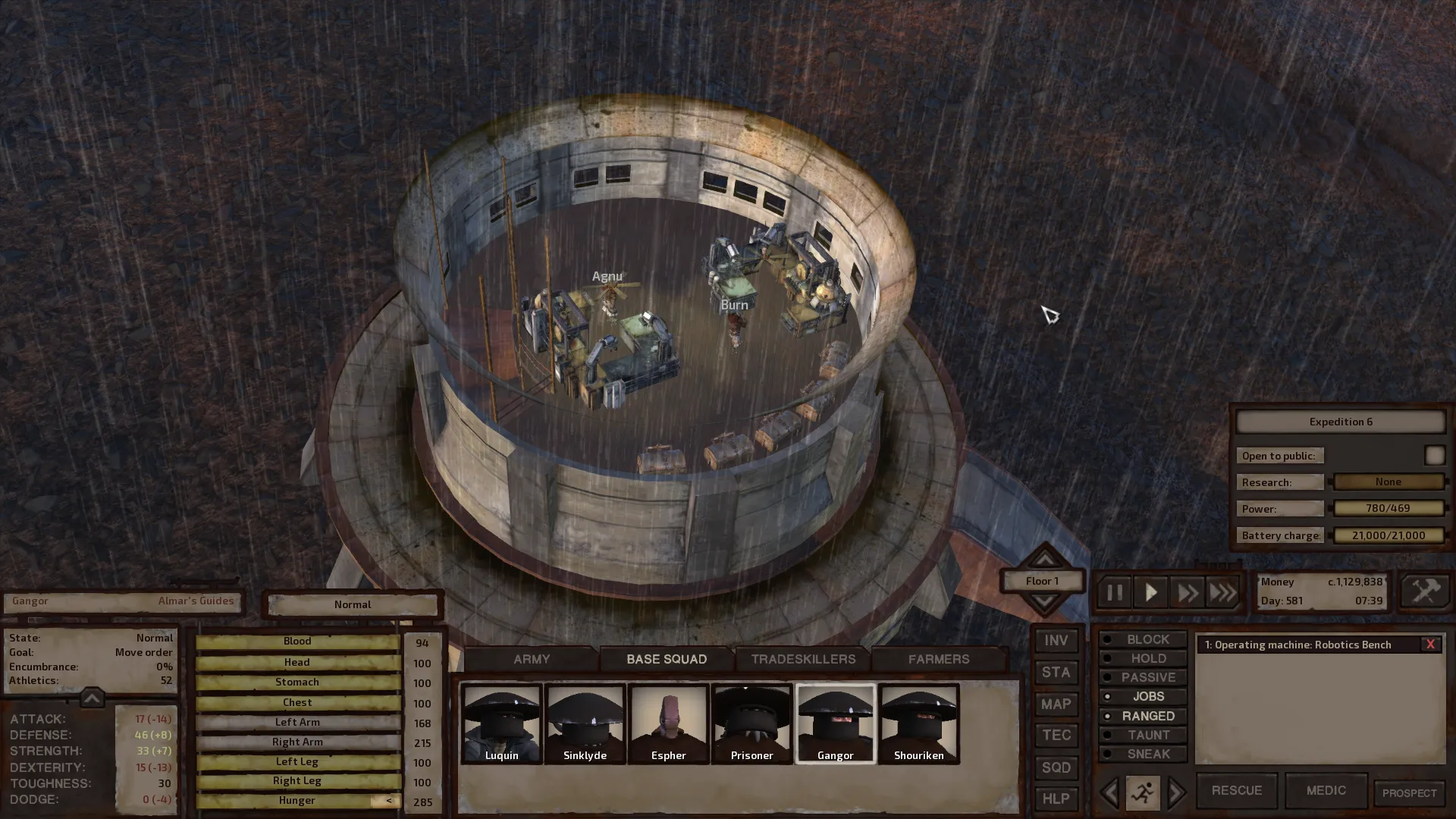Remove the Robotics Bench job
1456x819 pixels.
tap(1430, 645)
